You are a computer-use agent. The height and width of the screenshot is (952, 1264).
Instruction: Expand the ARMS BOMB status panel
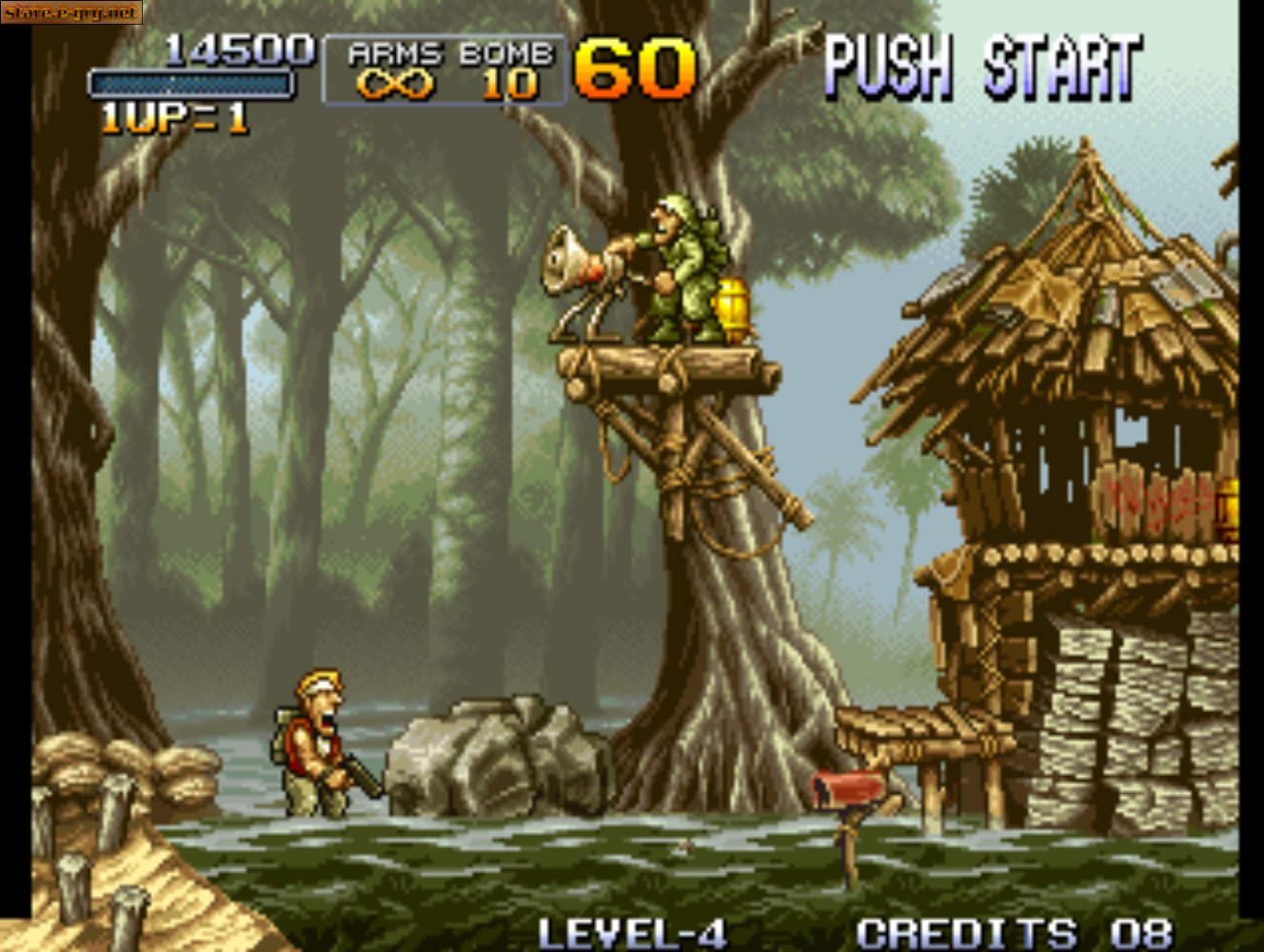point(443,67)
